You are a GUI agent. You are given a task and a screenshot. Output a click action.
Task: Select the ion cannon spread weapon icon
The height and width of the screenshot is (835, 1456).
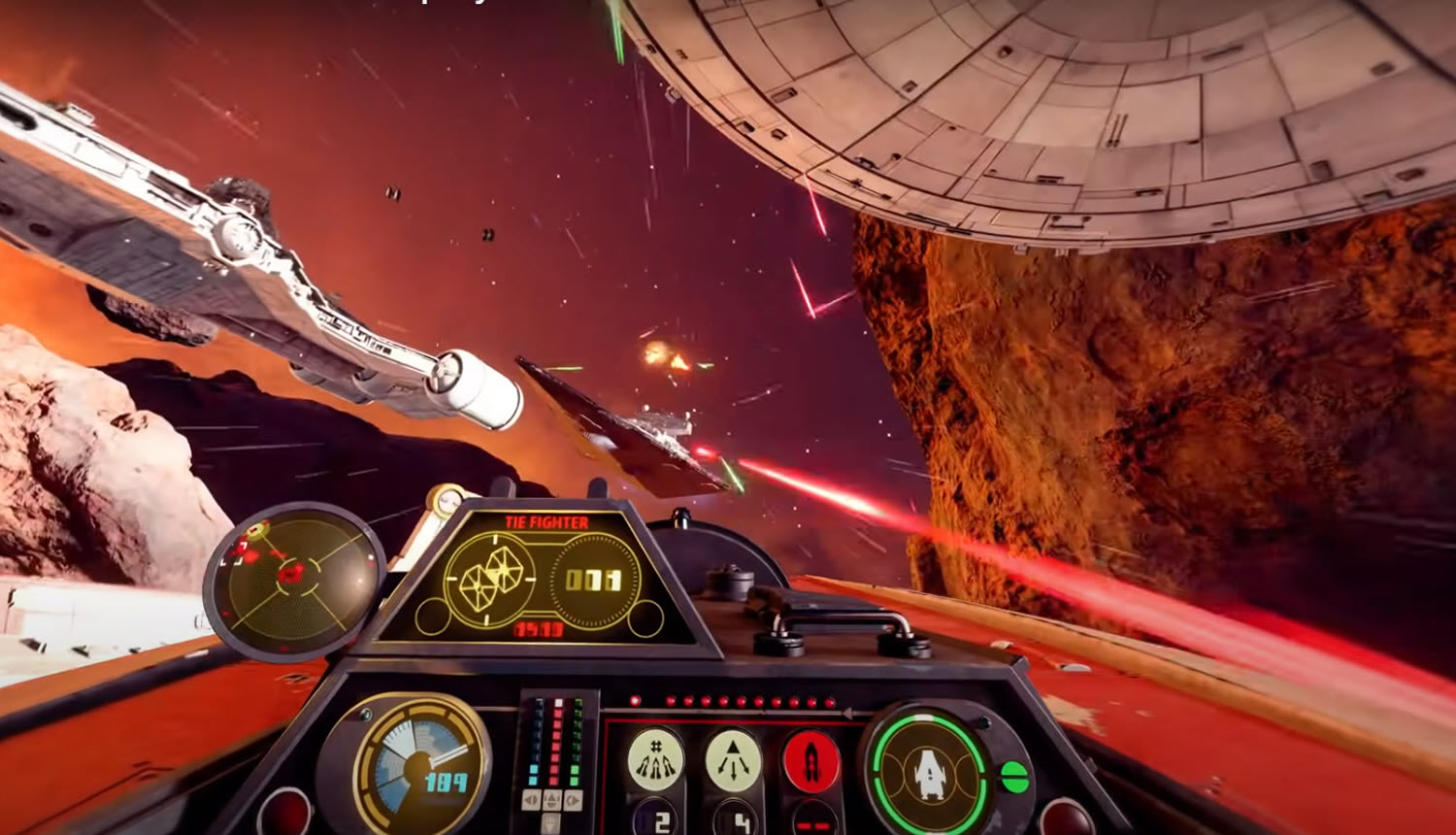[655, 760]
